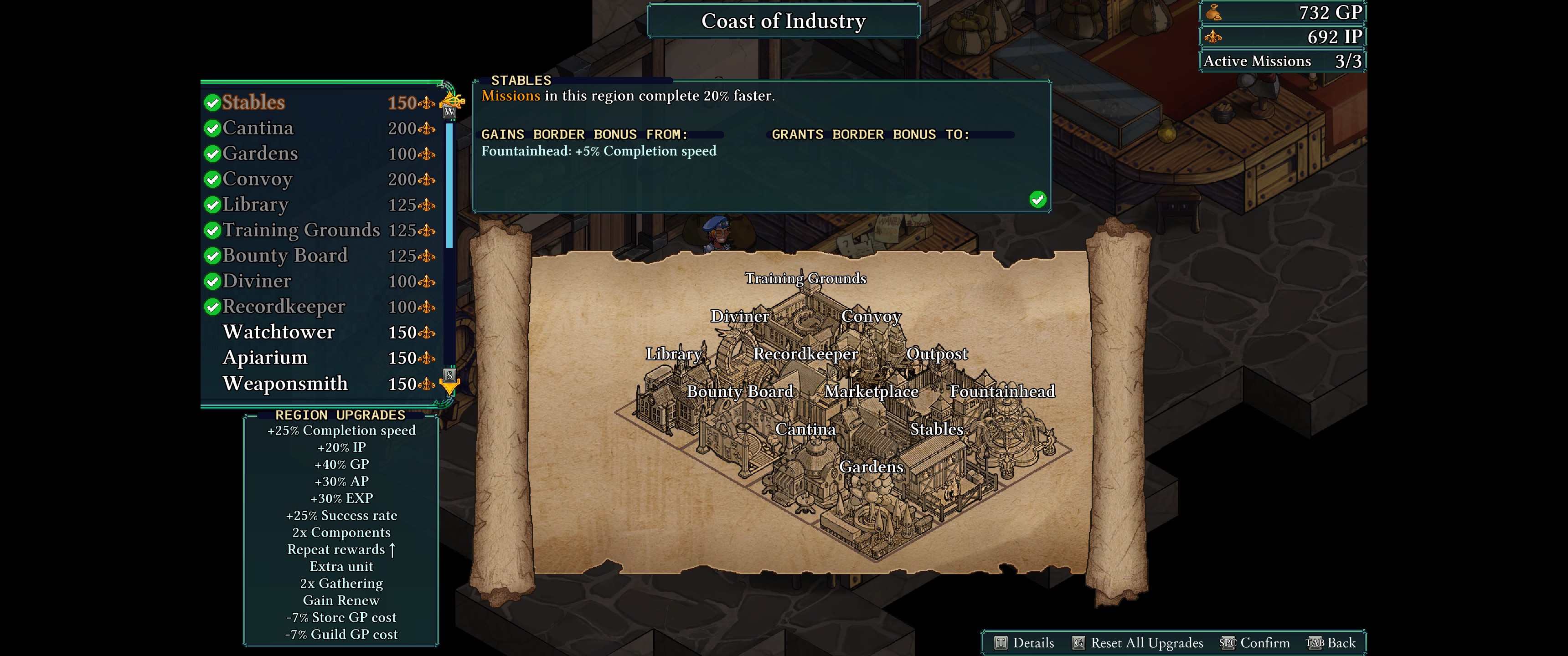
Task: Click the upgrade list's down arrow
Action: click(450, 385)
